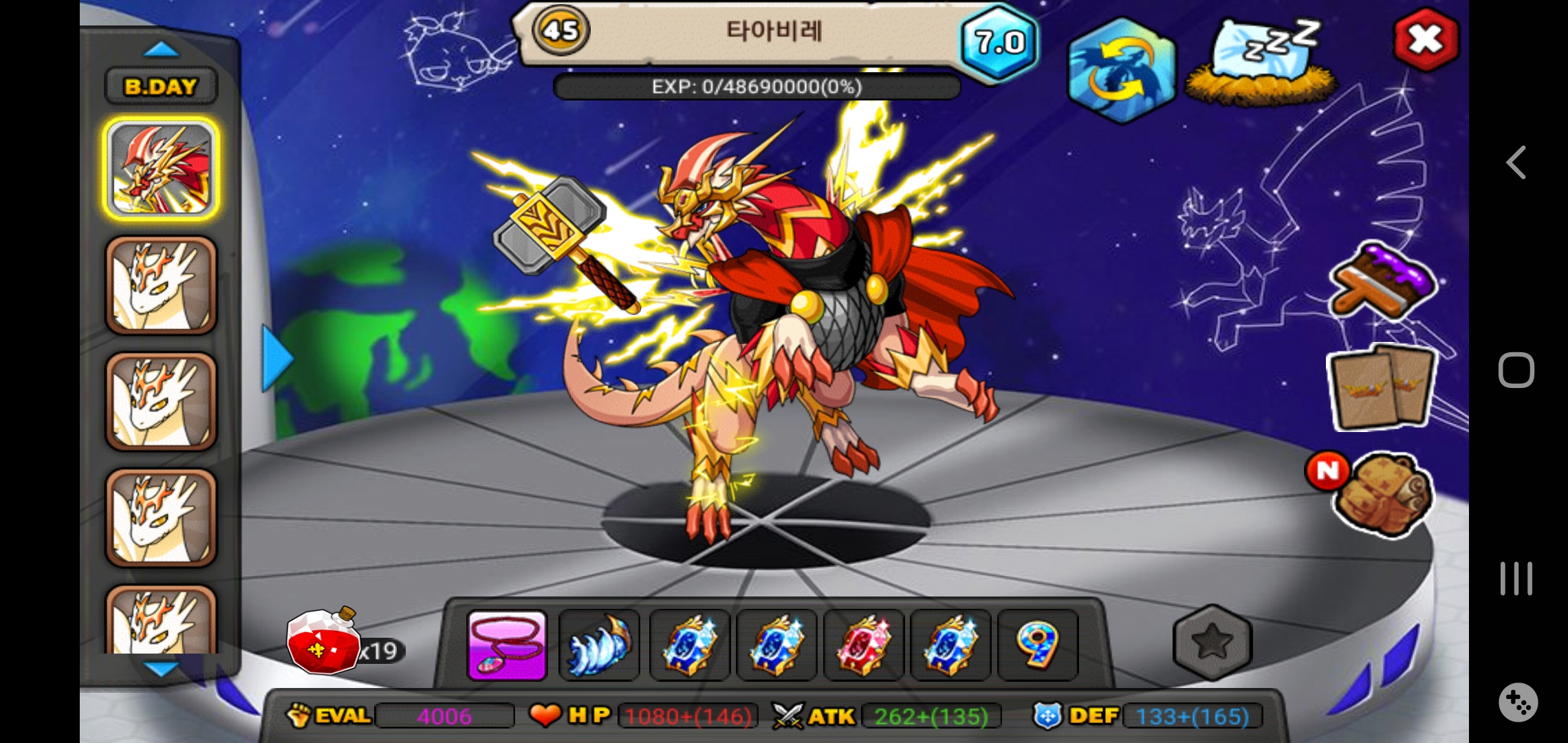
Task: Open the brown card deck icon
Action: [x=1382, y=389]
